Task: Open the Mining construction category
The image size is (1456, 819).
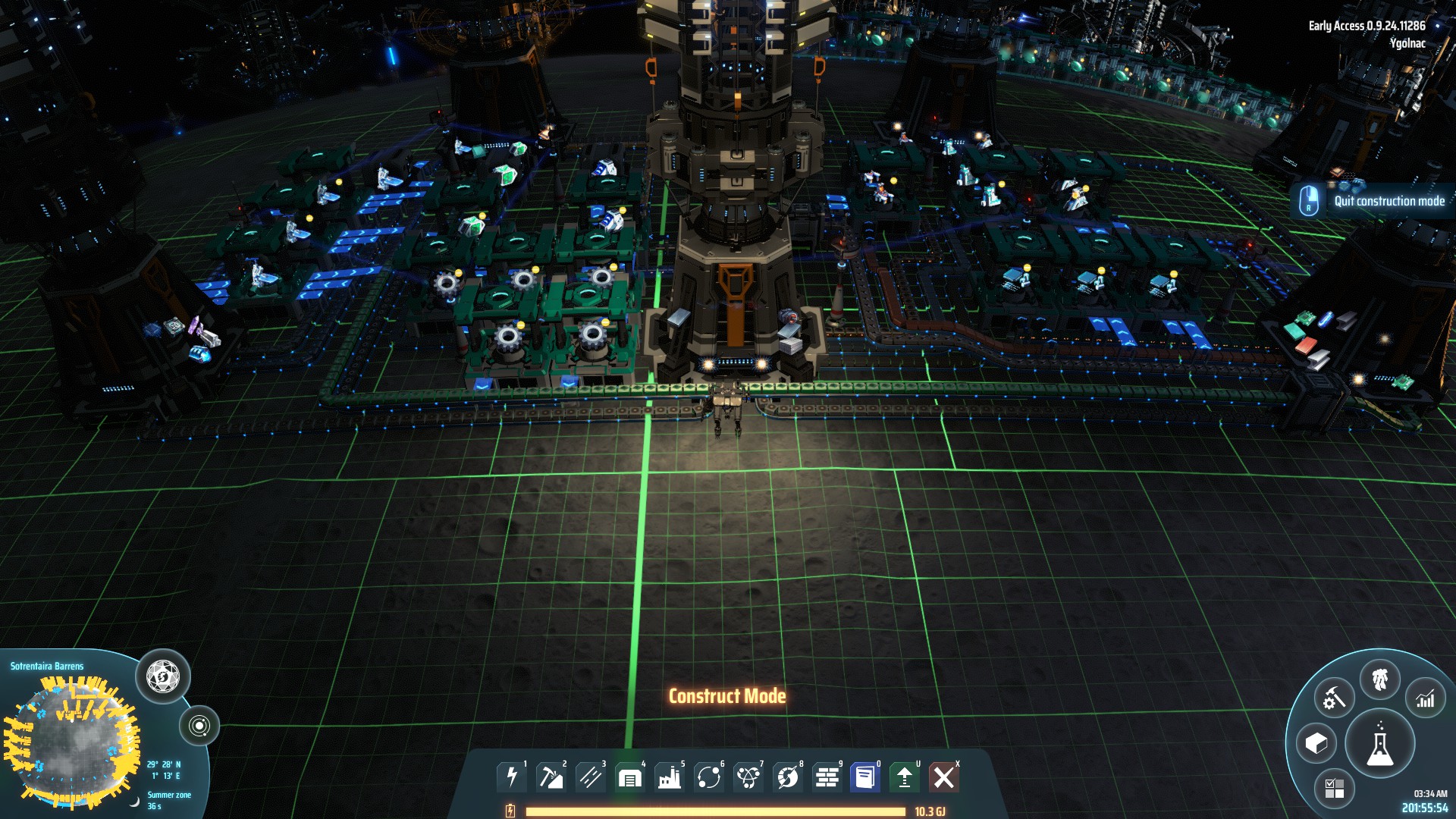Action: (551, 776)
